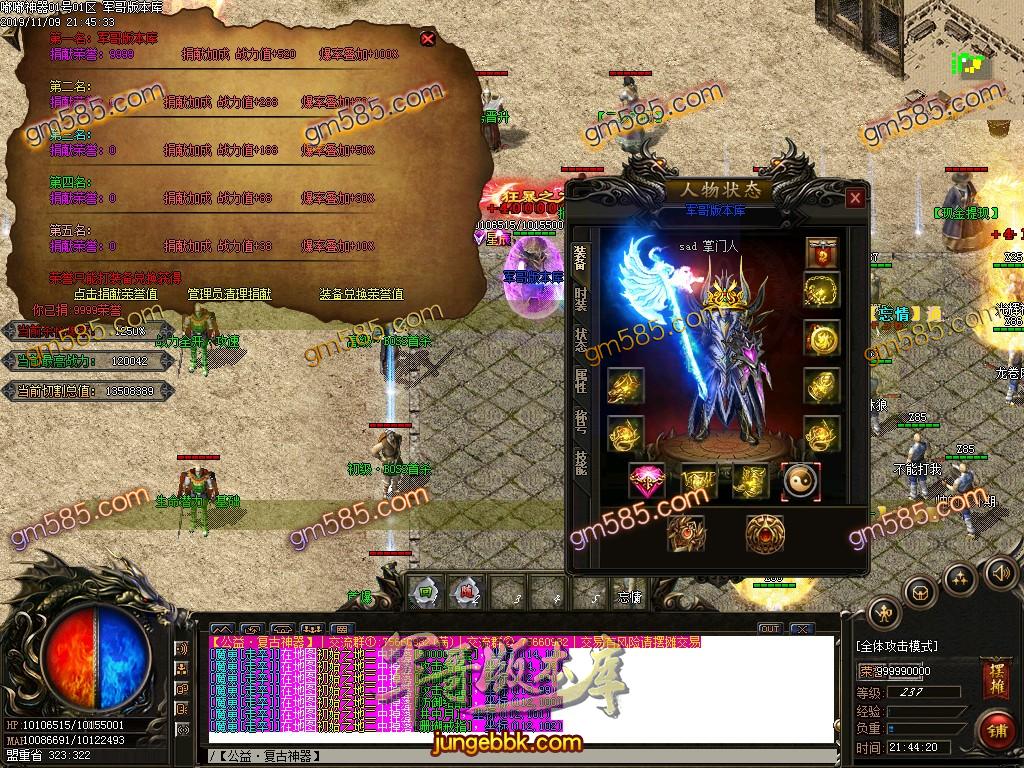Image resolution: width=1024 pixels, height=768 pixels.
Task: Click the 全体攻击模式 attack mode label
Action: (x=897, y=646)
